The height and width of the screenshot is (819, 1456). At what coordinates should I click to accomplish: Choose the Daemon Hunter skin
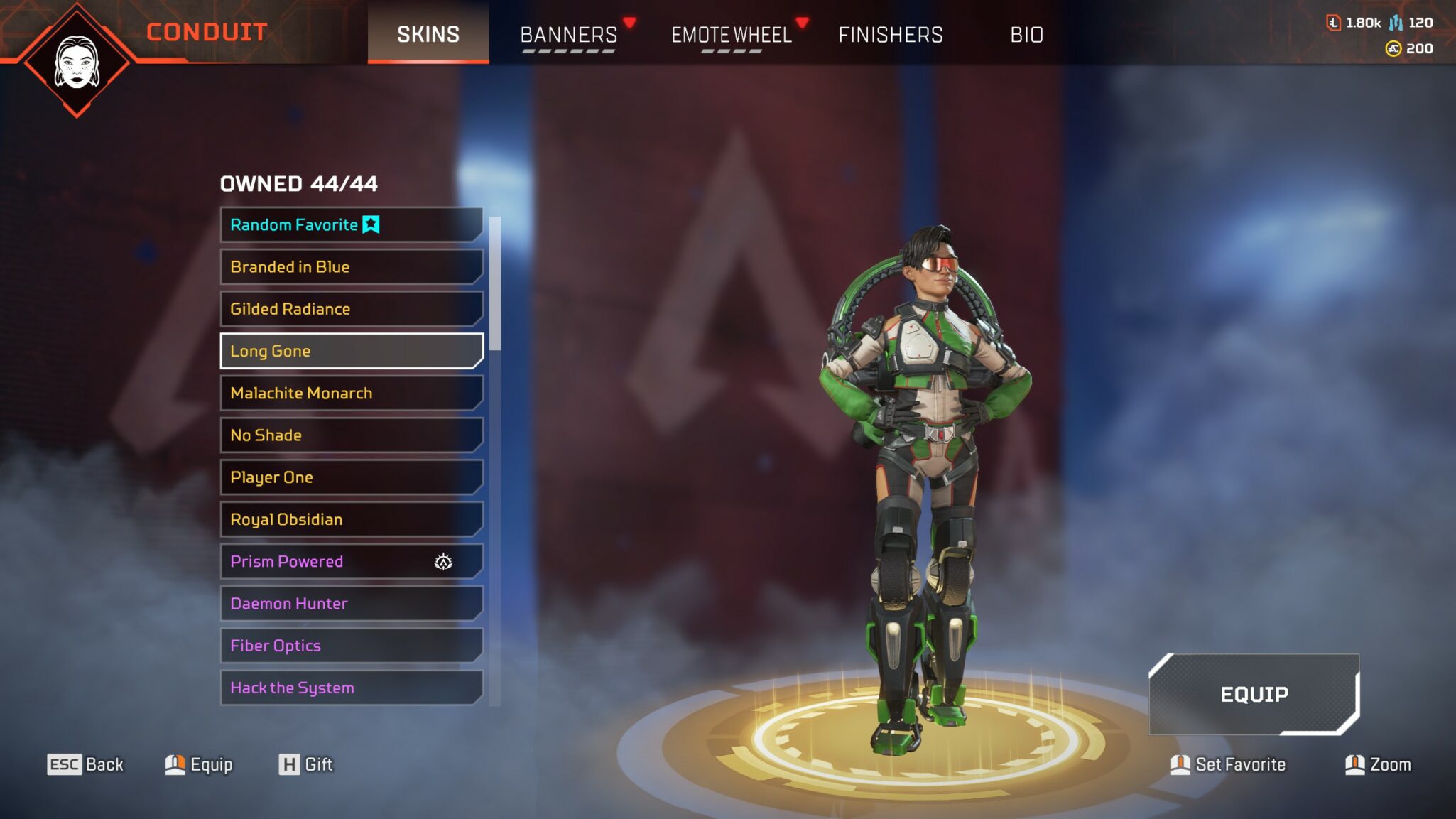tap(351, 604)
